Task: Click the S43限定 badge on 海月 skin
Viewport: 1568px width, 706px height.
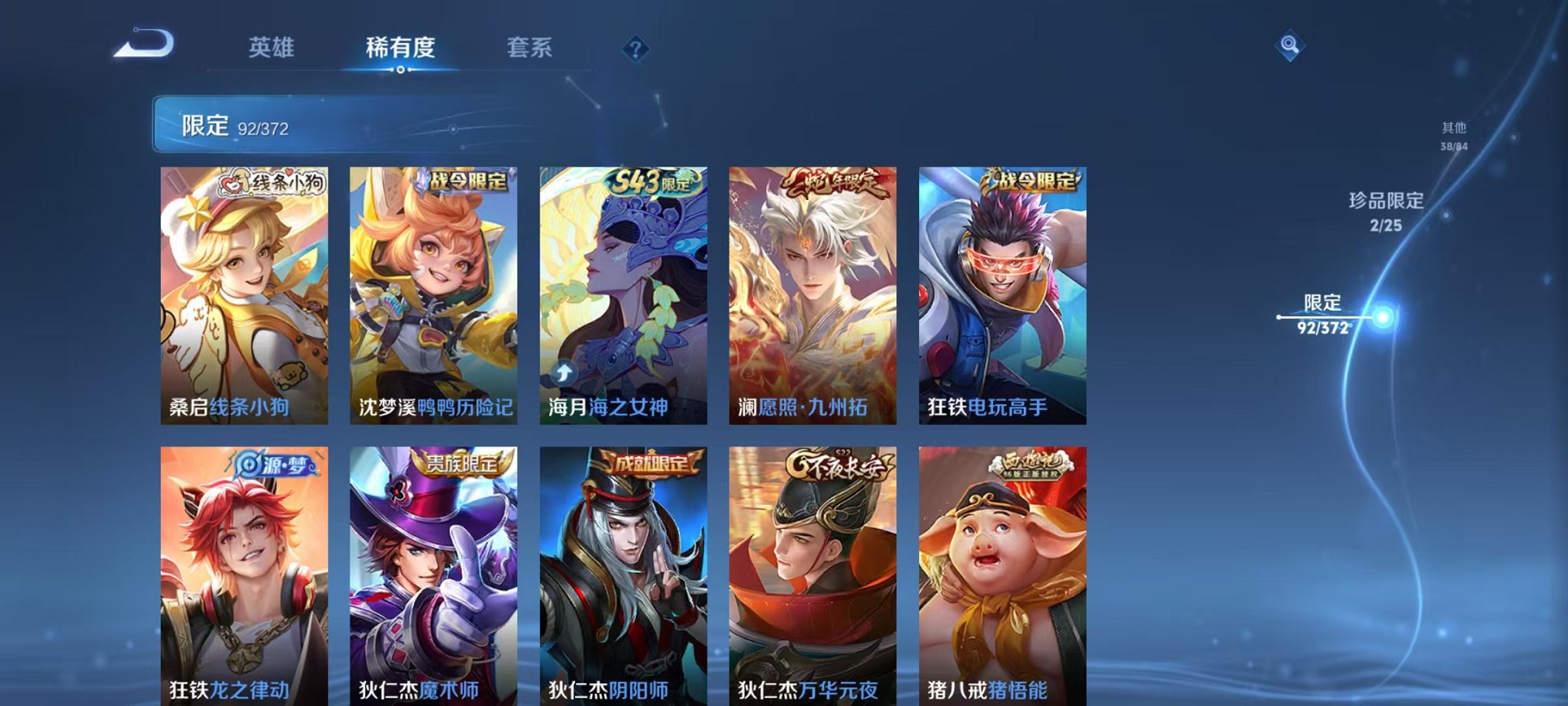Action: 650,182
